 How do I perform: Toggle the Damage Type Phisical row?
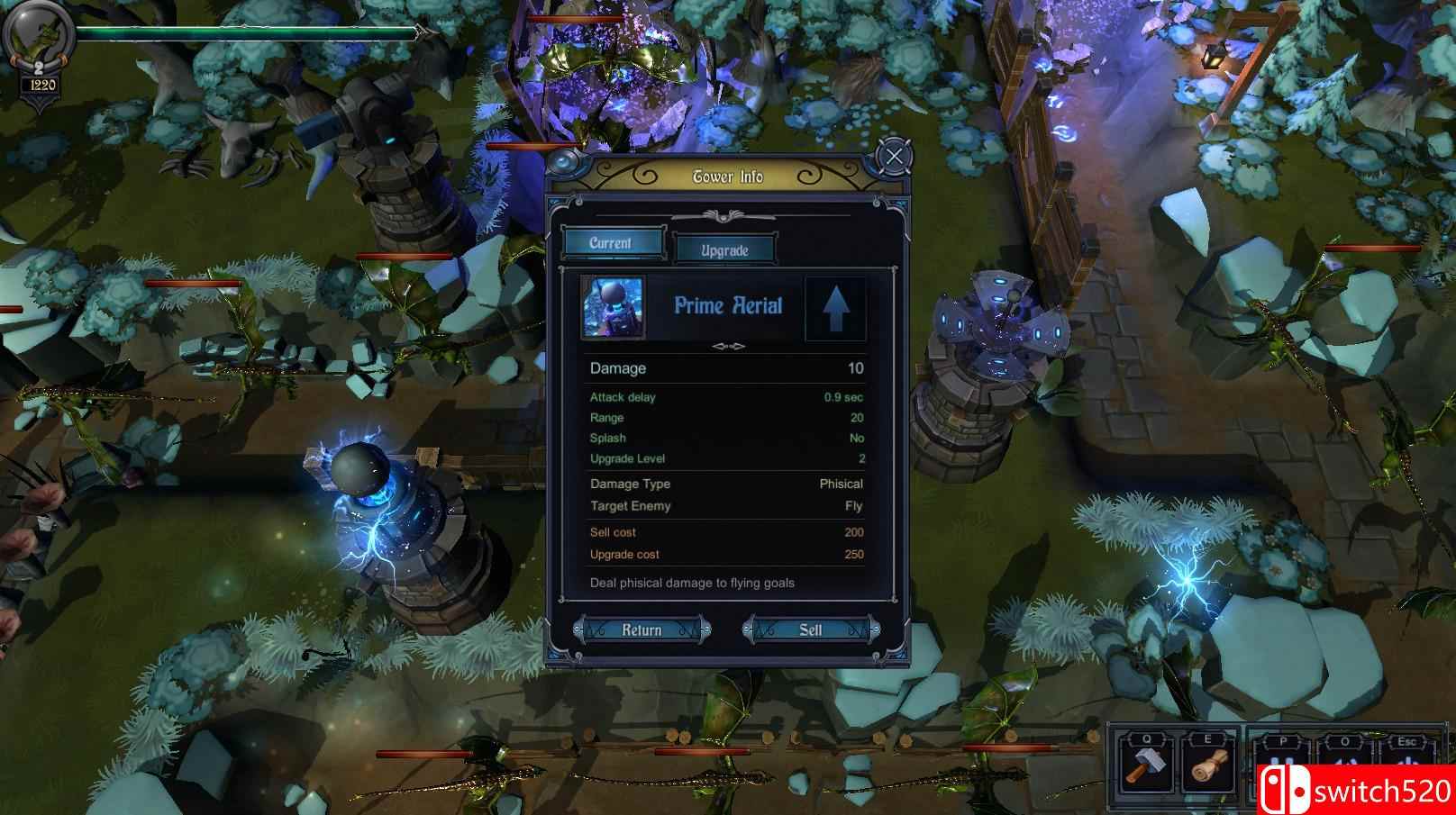point(725,484)
